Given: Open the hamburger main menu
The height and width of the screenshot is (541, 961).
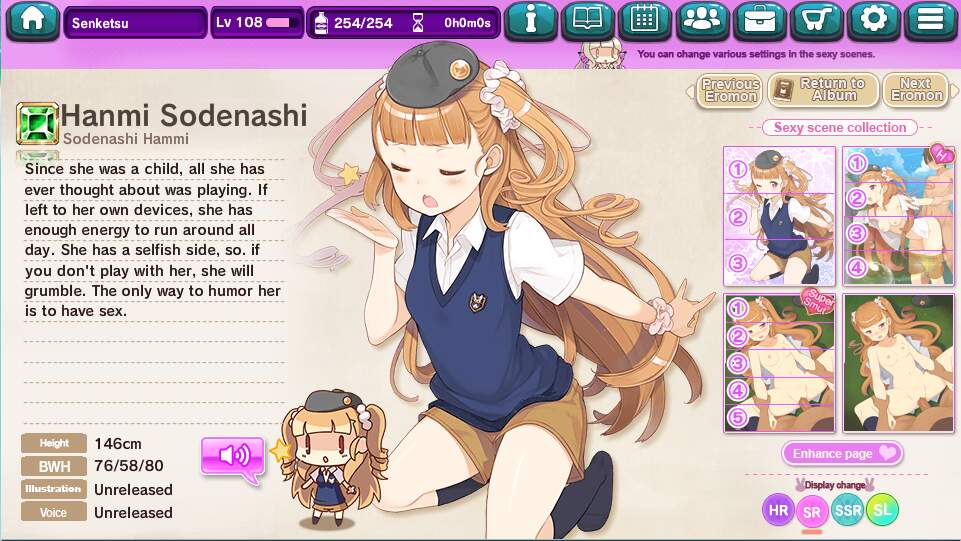Looking at the screenshot, I should (x=931, y=20).
